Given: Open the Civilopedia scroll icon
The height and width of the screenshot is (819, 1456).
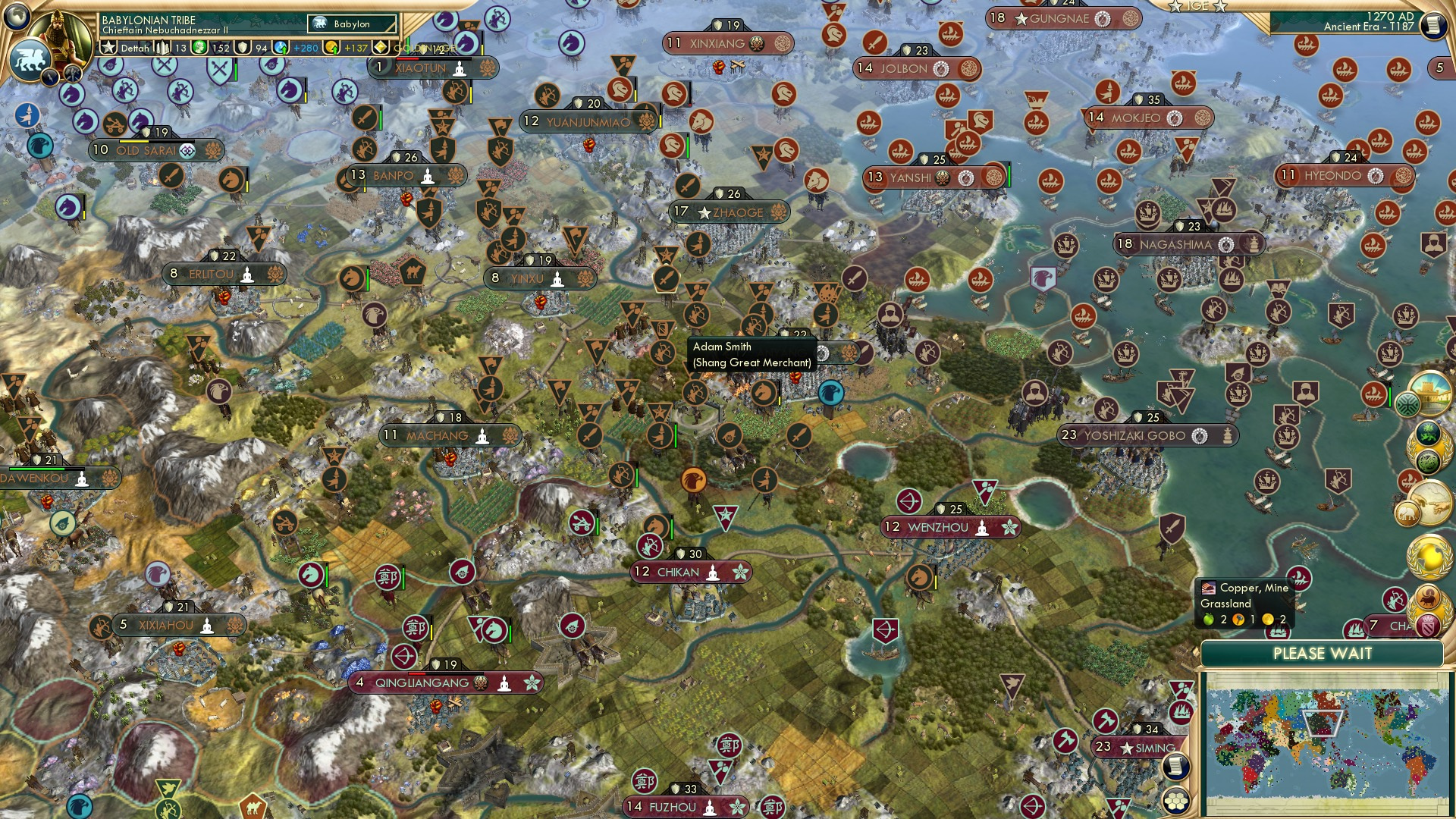Looking at the screenshot, I should 1434,24.
